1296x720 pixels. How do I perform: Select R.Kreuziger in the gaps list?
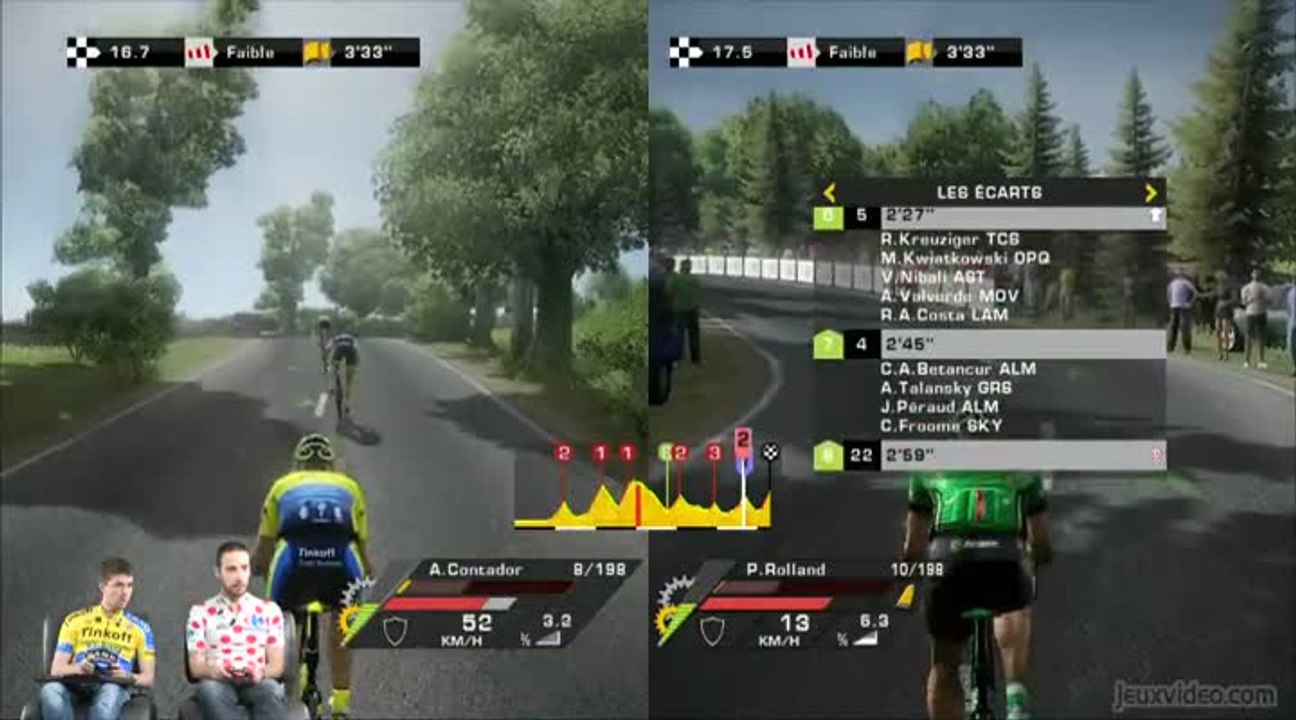949,240
